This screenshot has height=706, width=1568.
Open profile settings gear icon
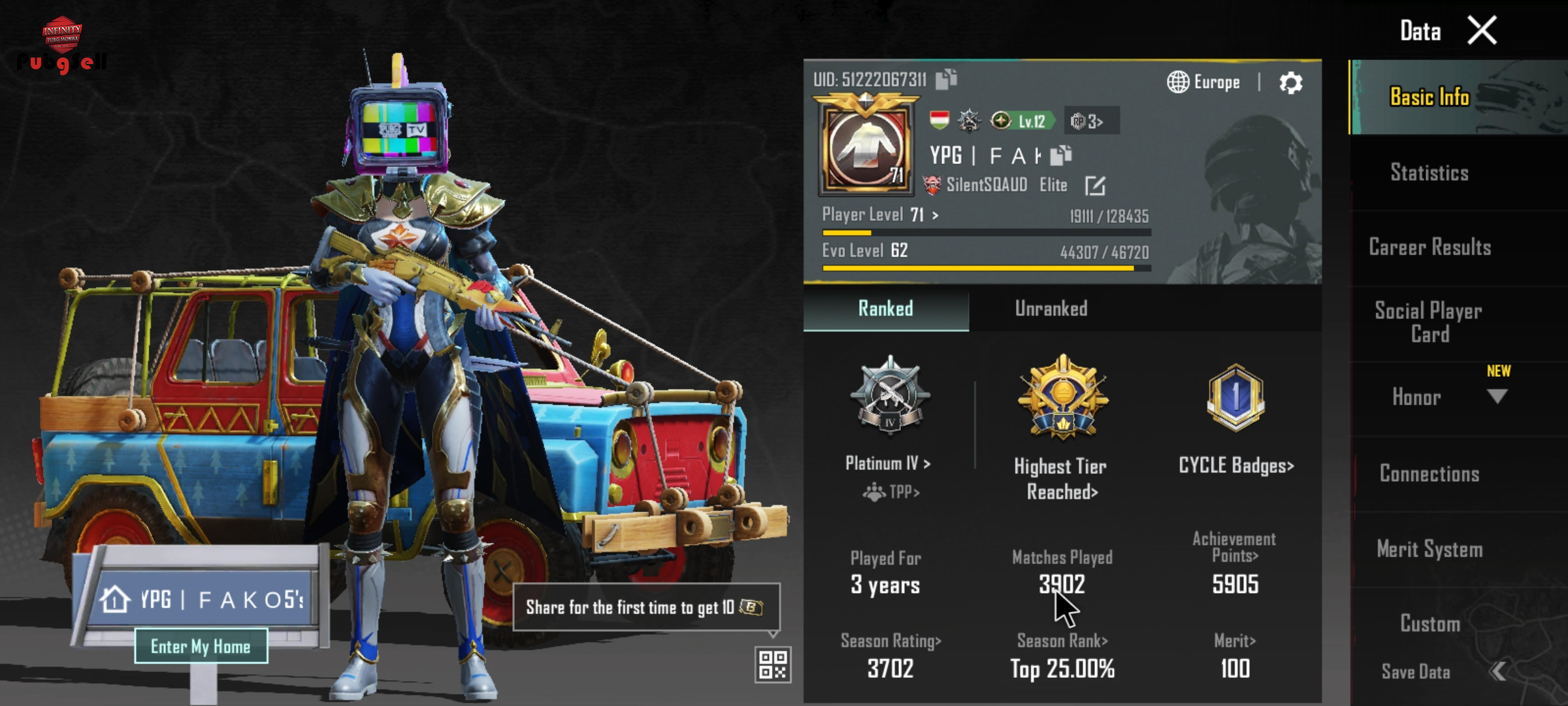point(1290,83)
